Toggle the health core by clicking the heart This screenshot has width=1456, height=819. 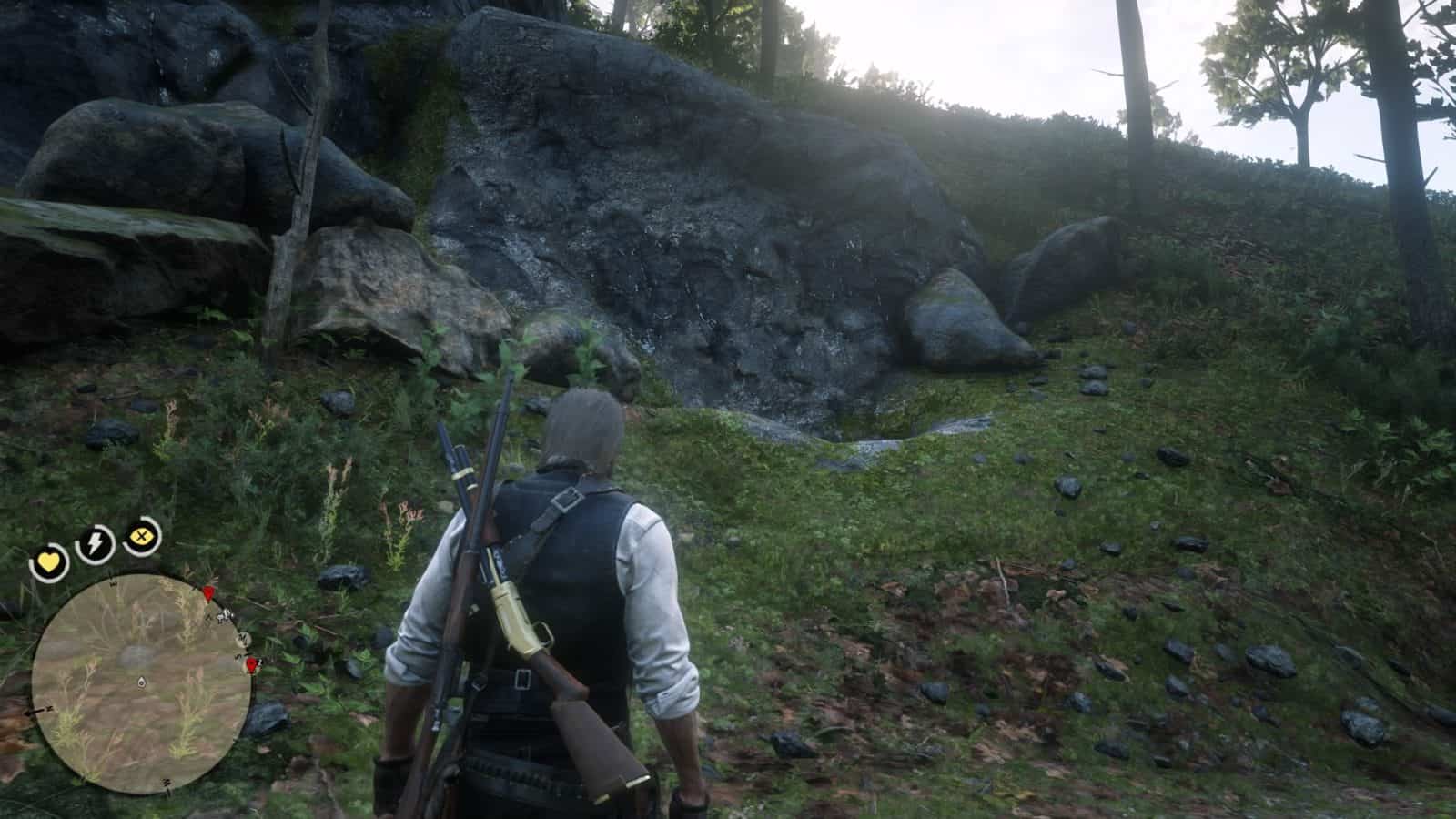pyautogui.click(x=49, y=561)
